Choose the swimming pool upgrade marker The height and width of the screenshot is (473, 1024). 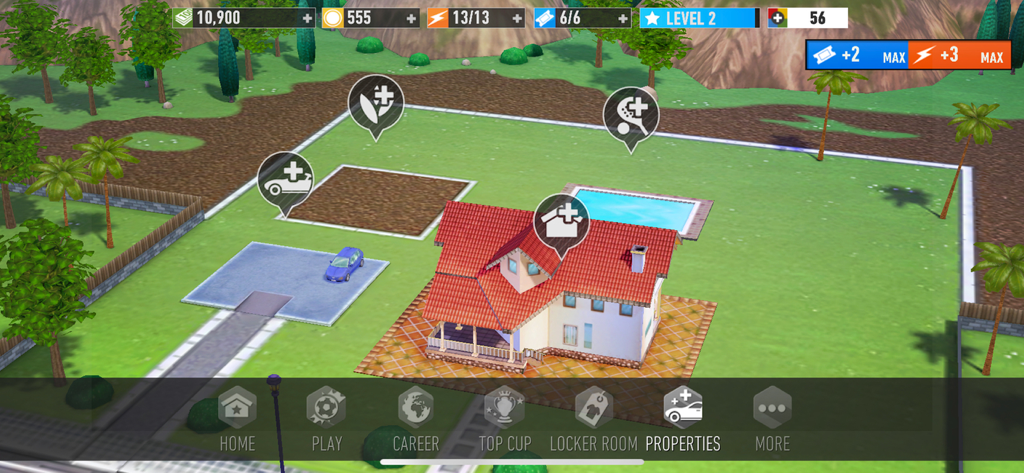[631, 113]
